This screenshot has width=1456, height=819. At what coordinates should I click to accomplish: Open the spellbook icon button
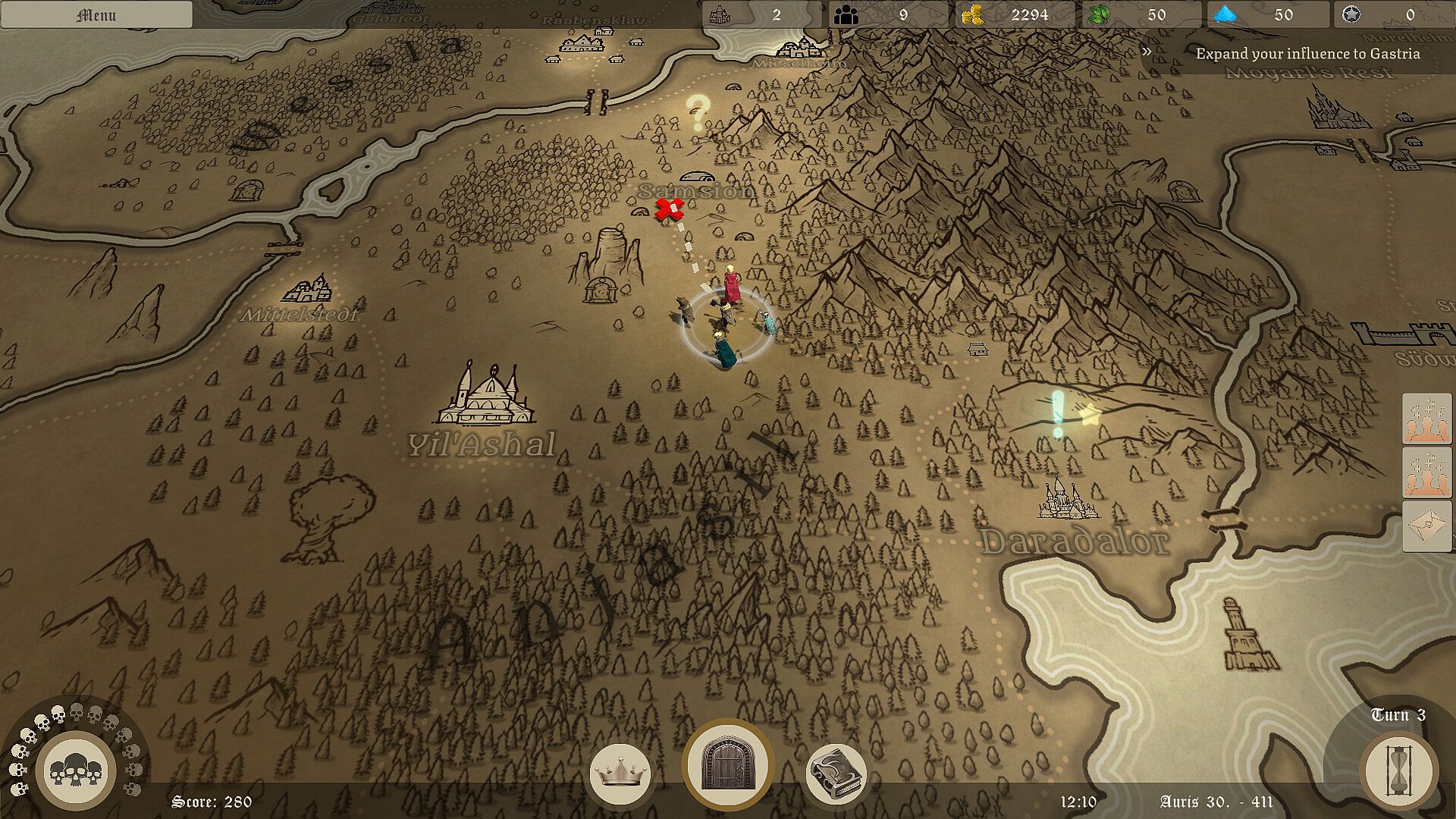point(836,775)
